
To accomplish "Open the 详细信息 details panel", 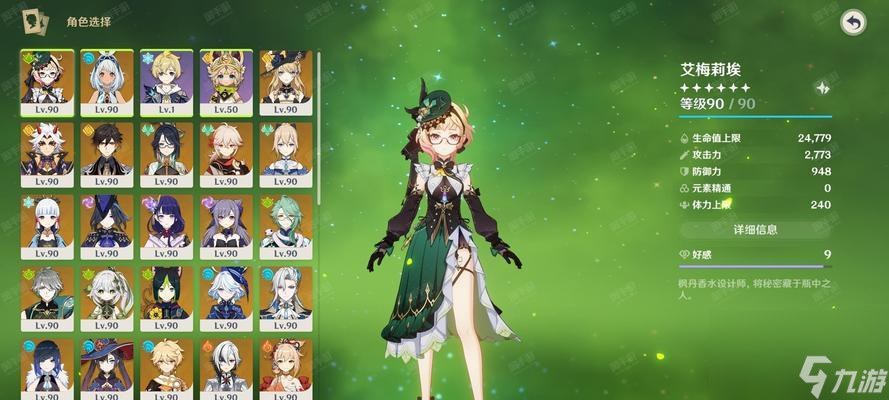I will pos(755,229).
